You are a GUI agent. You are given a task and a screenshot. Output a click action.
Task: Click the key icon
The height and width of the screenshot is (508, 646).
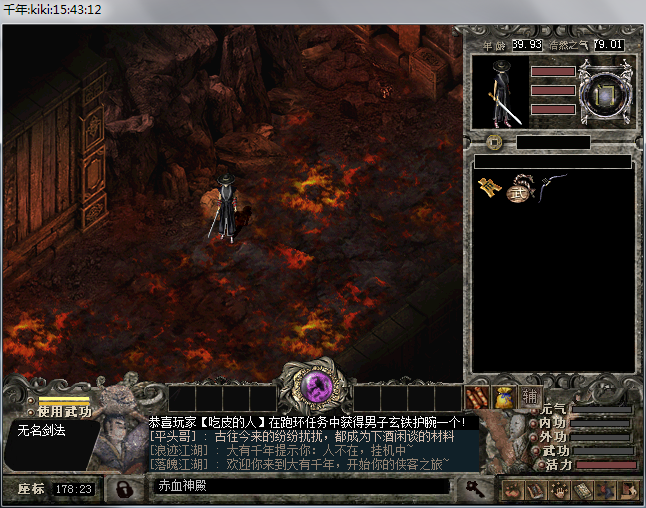pos(476,488)
